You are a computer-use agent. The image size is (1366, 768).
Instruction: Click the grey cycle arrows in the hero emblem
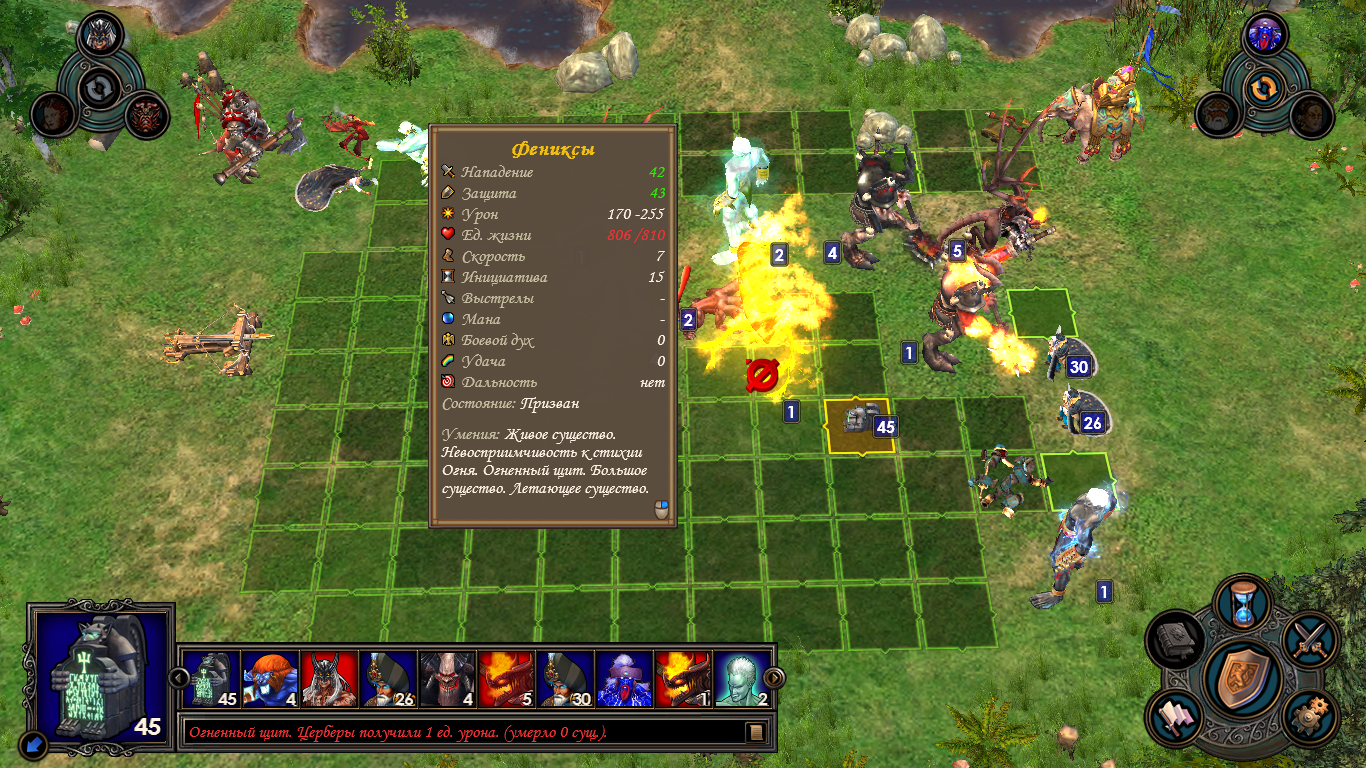[98, 90]
